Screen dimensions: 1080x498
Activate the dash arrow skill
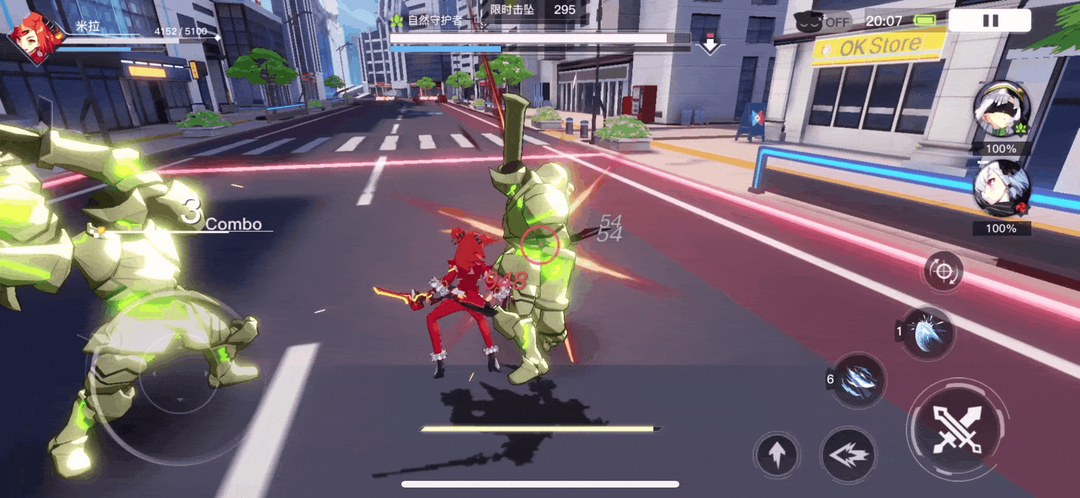(x=849, y=455)
